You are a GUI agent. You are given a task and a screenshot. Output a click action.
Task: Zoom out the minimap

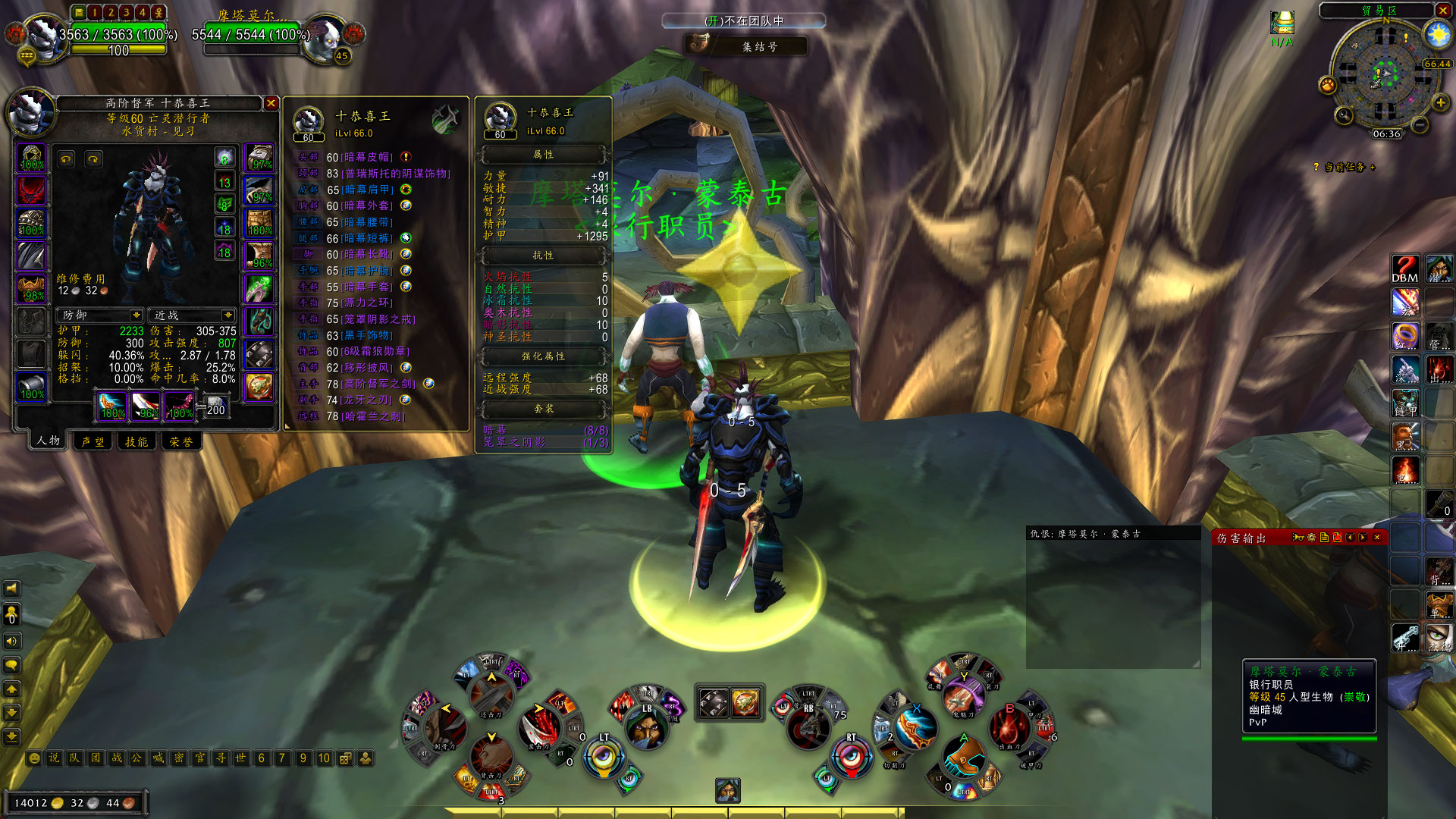pyautogui.click(x=1420, y=123)
